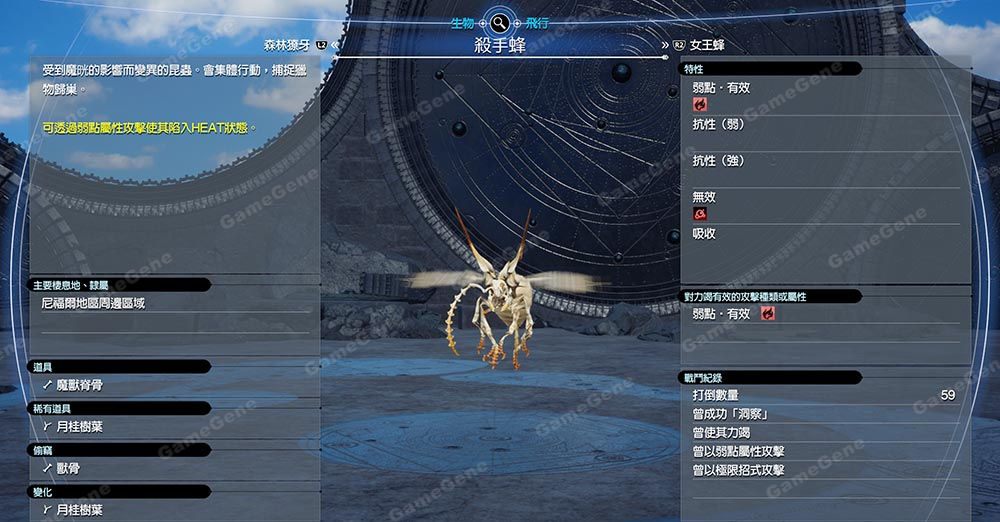
Task: Select the 打倒數量 battle record row
Action: [822, 395]
